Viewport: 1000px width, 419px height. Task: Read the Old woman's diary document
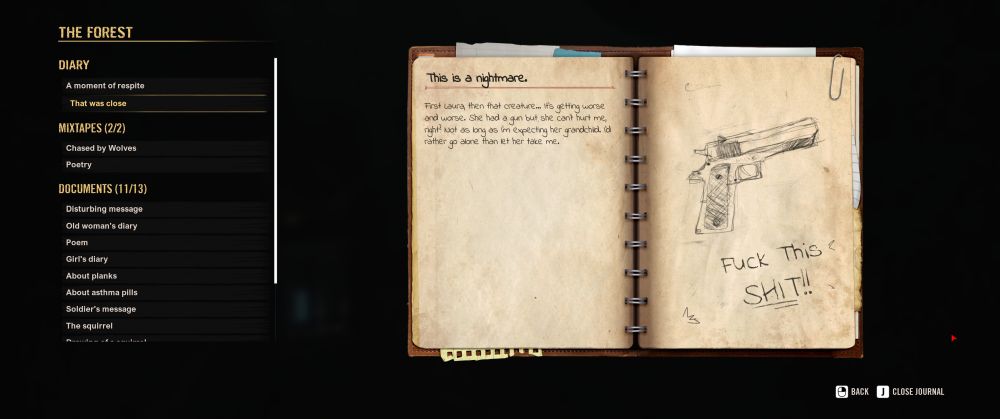101,226
